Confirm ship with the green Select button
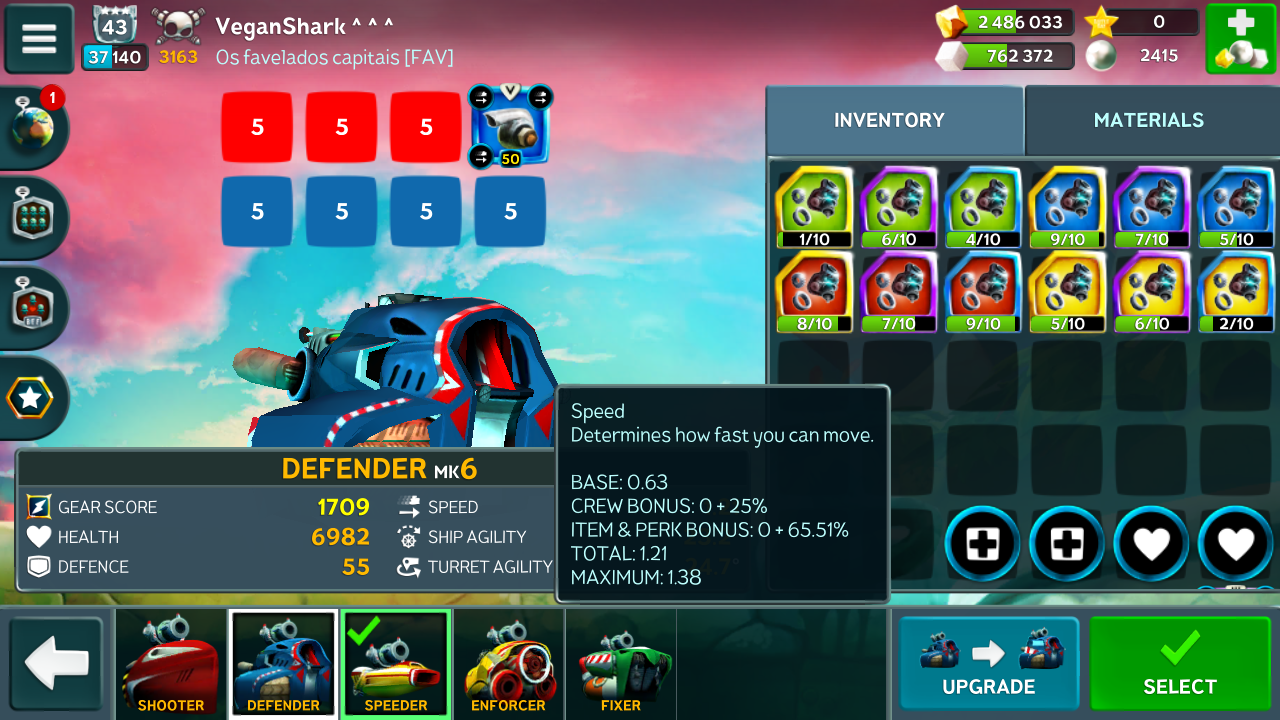This screenshot has width=1280, height=720. pos(1180,663)
